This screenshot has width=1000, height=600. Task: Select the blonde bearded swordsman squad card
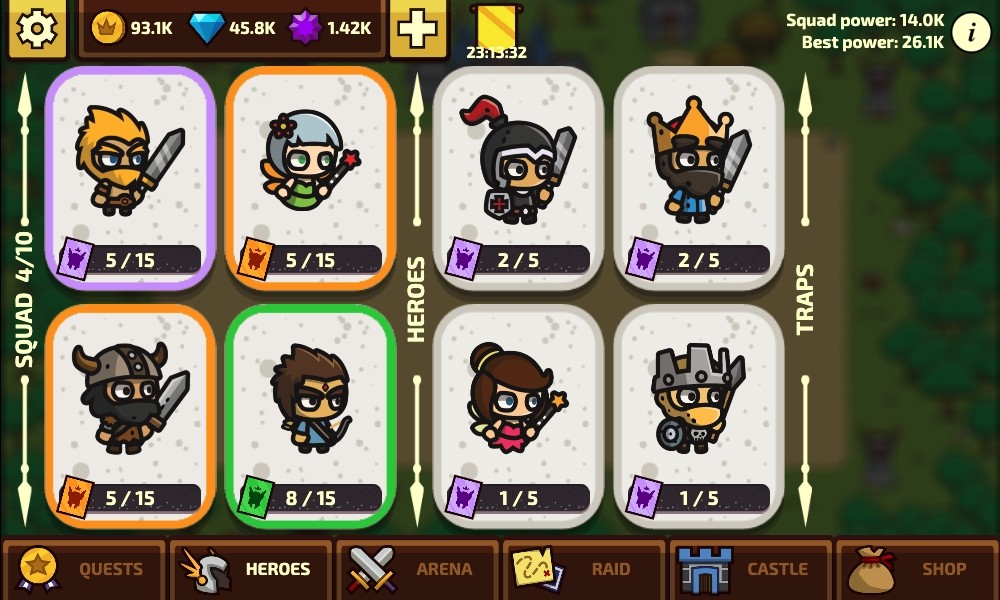coord(130,178)
